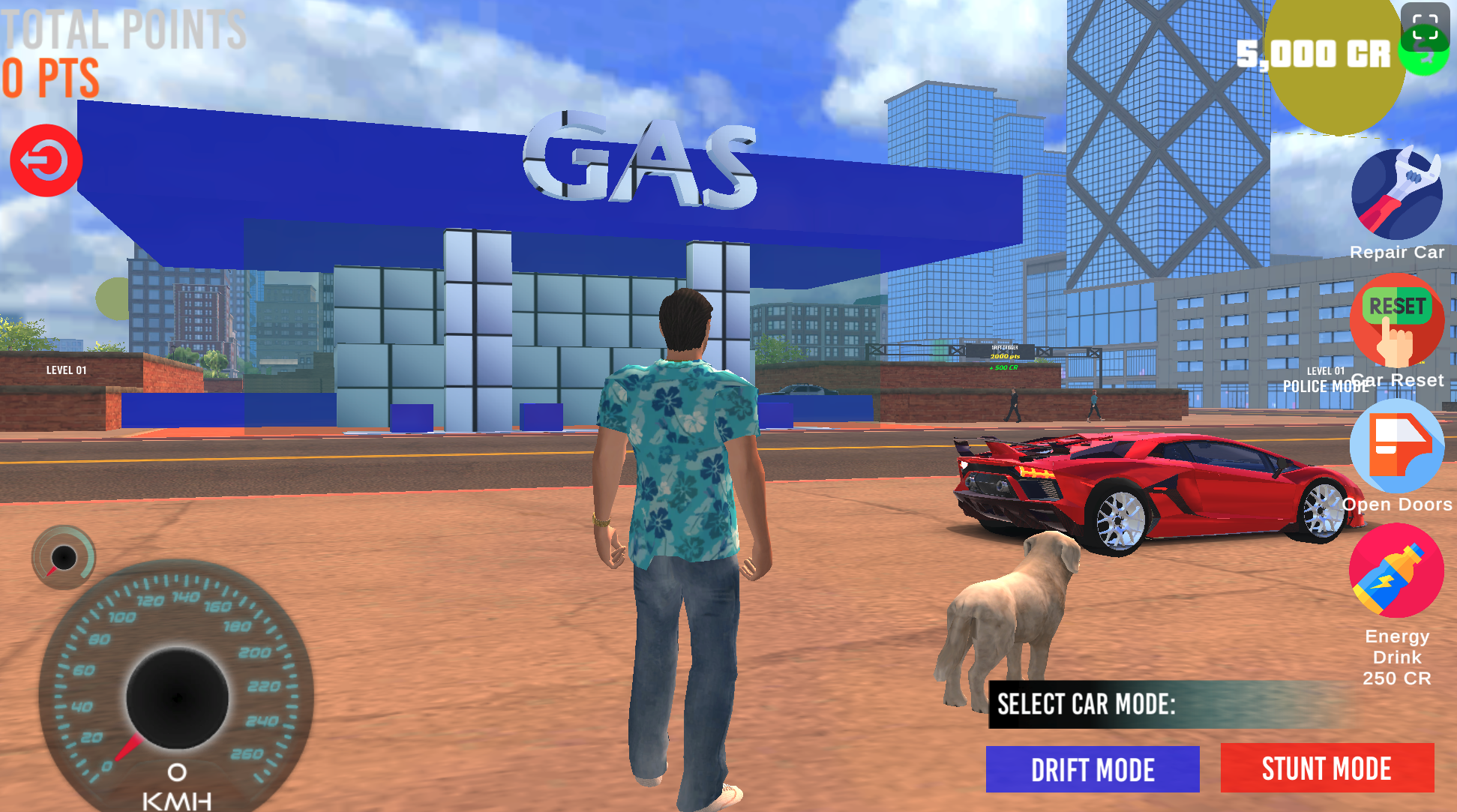Screen dimensions: 1457x812
Task: Click the LEVEL 01 wall sign
Action: [65, 369]
